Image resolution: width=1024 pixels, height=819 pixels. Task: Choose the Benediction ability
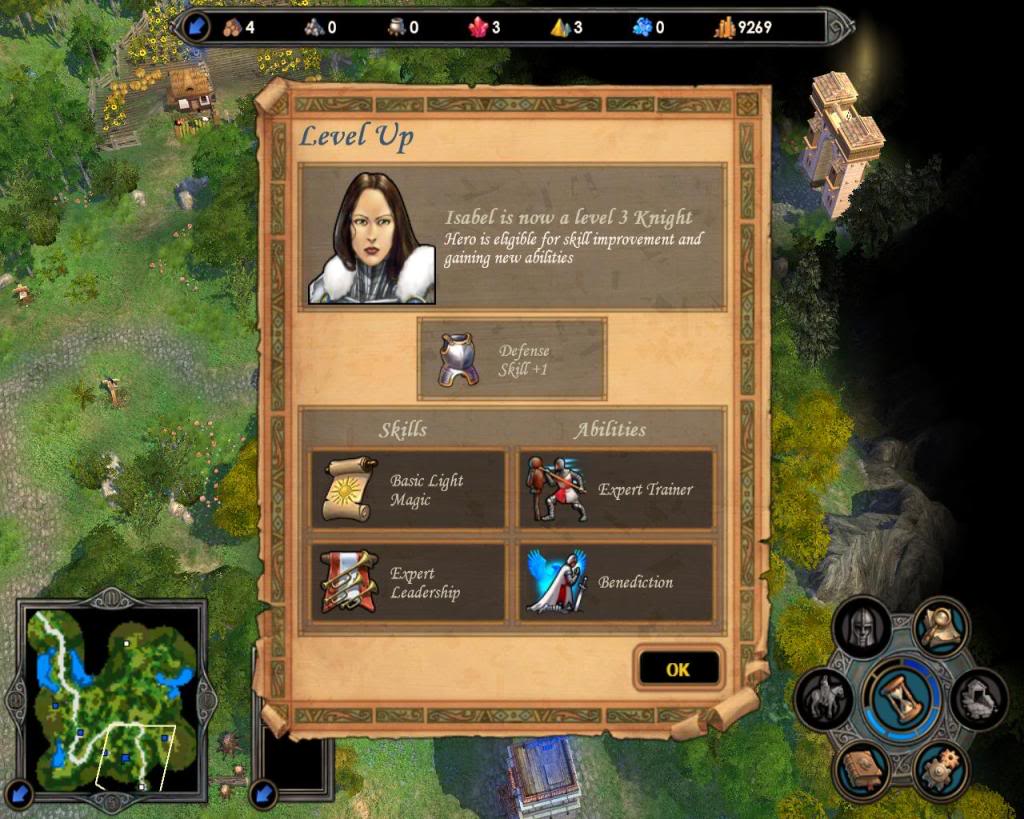click(x=615, y=582)
